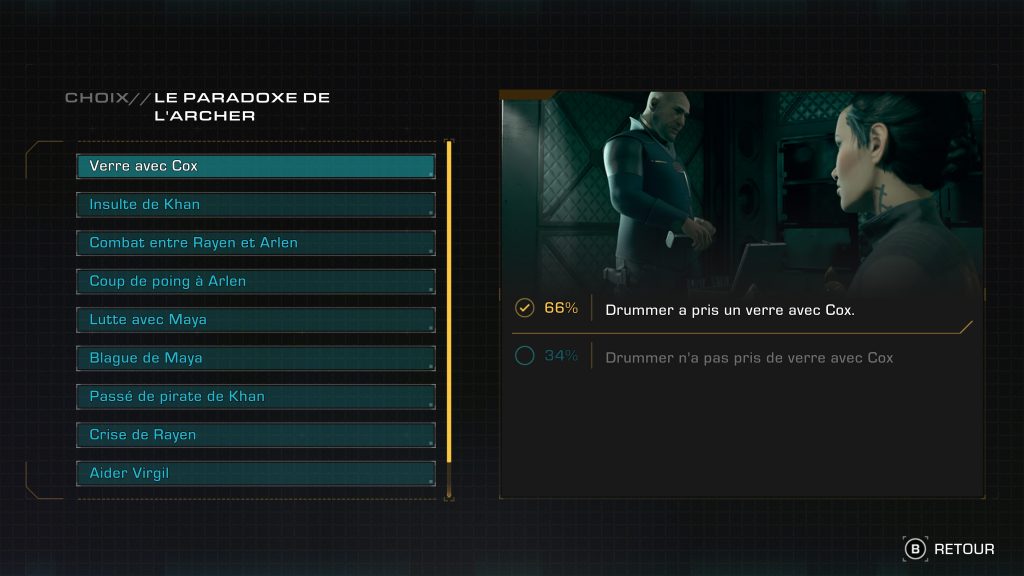Click the yellow scrollbar beside the choice list
1024x576 pixels.
(449, 300)
